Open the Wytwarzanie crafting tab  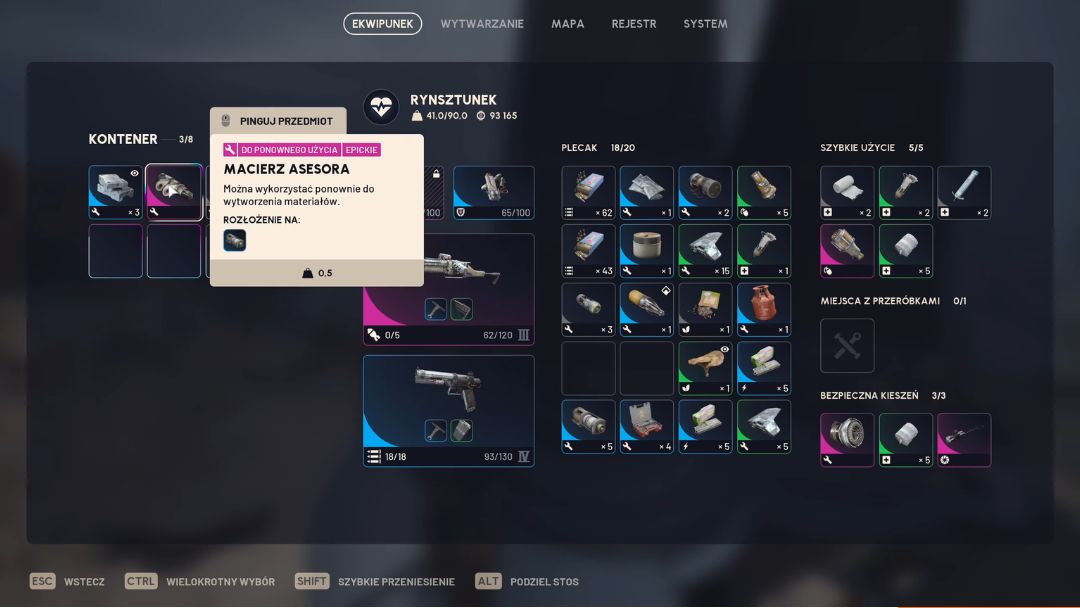pos(482,24)
